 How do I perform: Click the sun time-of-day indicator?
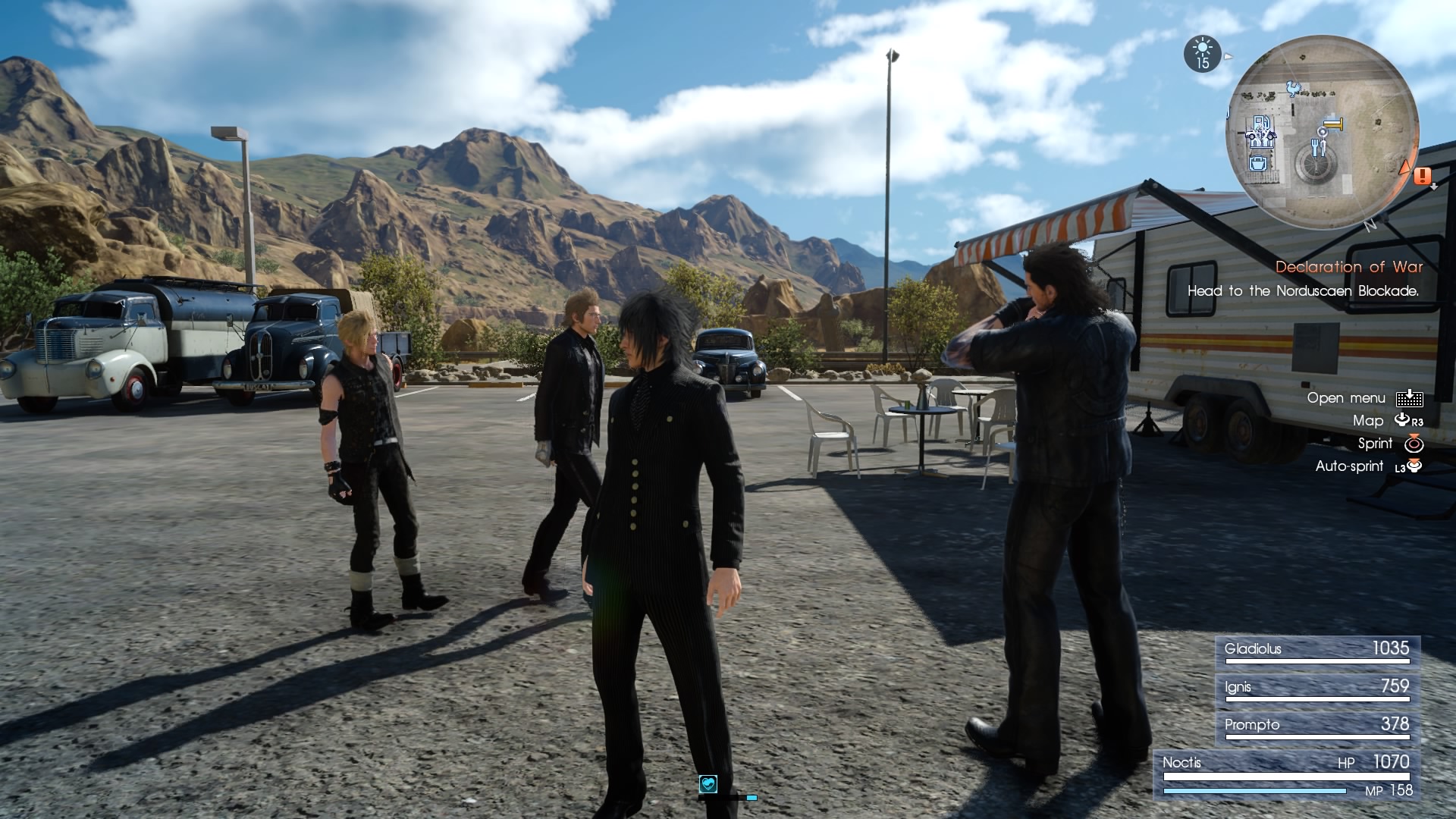click(1203, 54)
